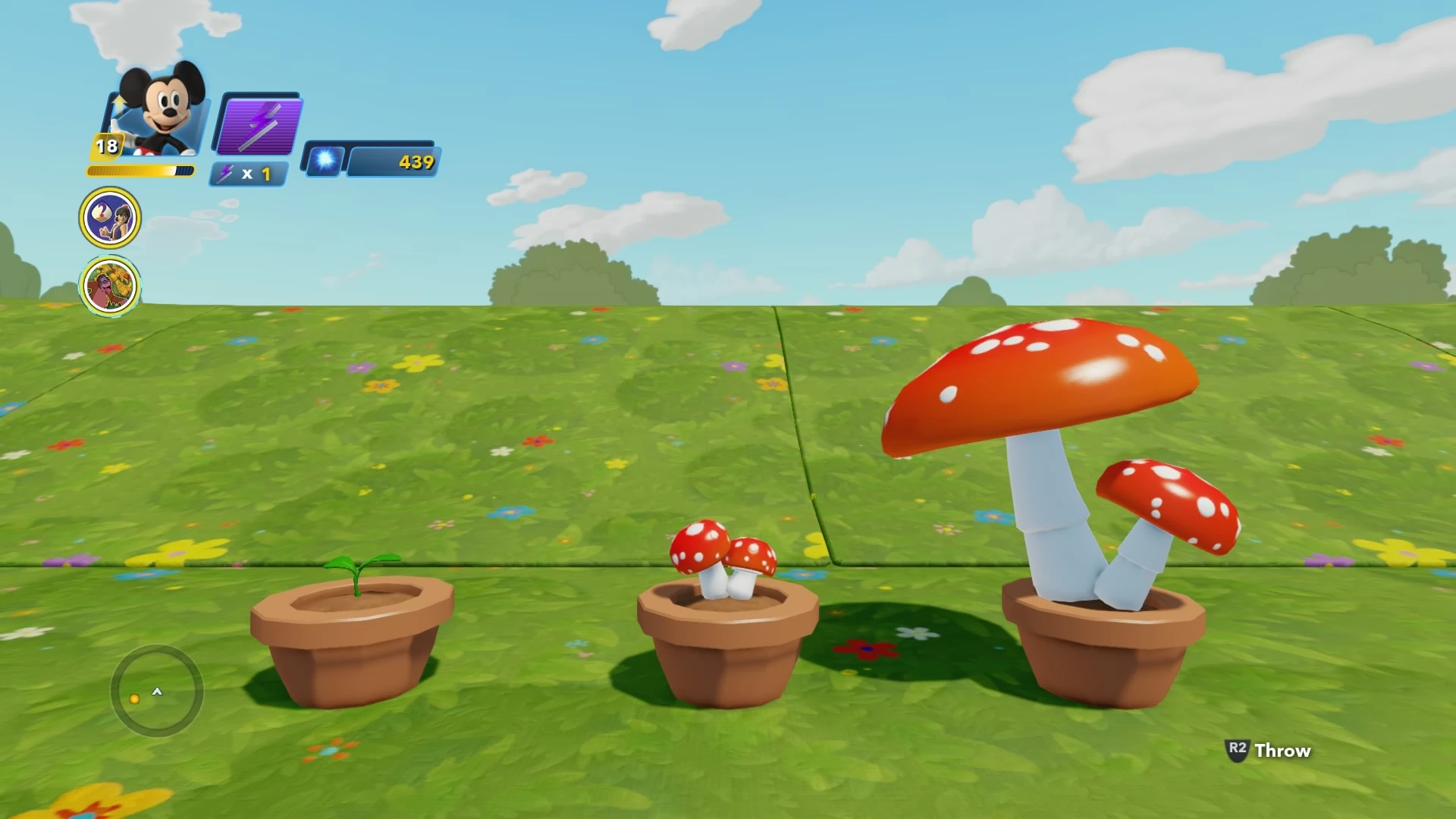
Task: Select the yellow level 18 badge
Action: (105, 144)
